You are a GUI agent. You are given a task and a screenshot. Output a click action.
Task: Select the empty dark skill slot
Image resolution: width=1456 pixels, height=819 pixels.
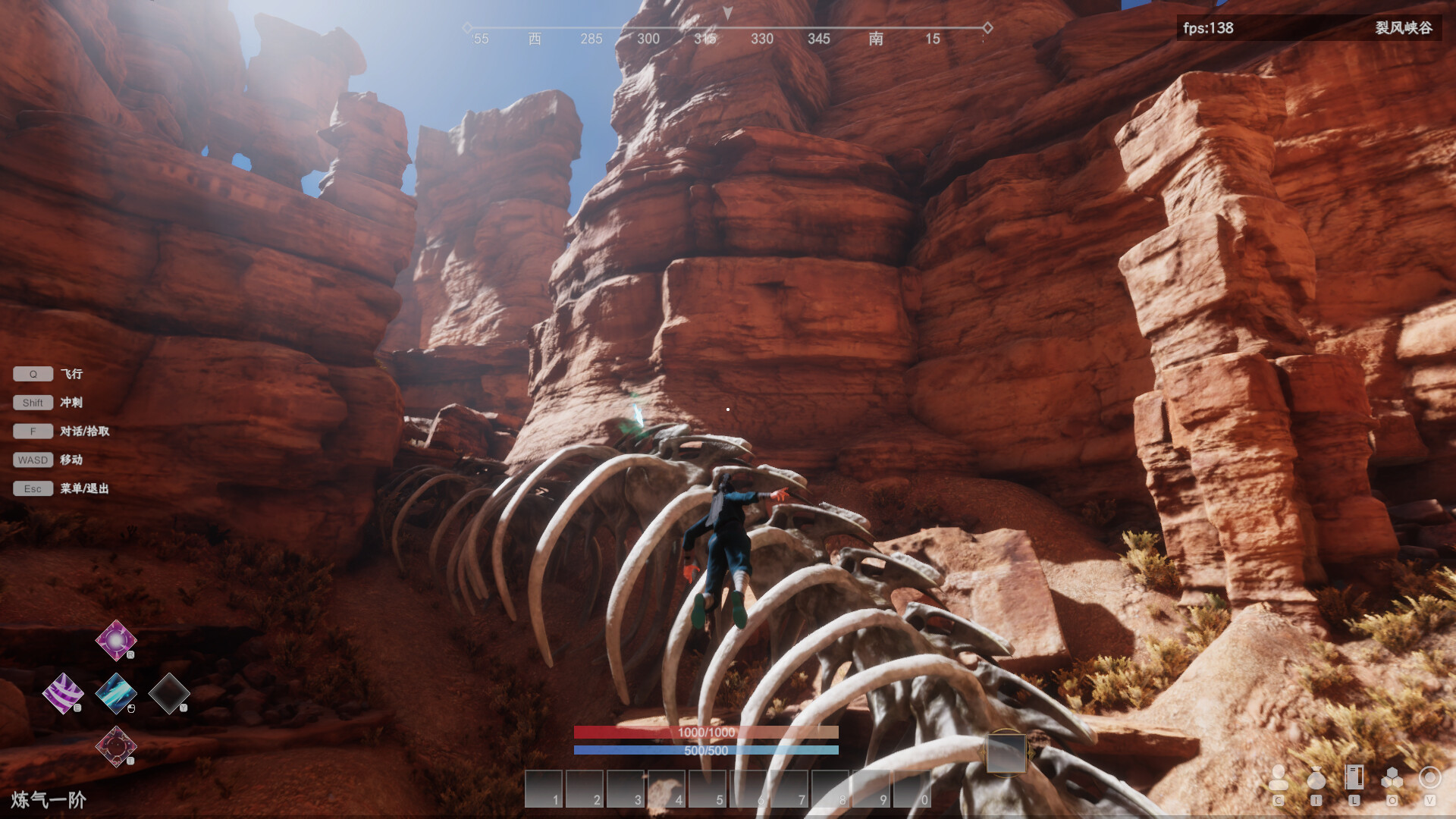(x=168, y=693)
